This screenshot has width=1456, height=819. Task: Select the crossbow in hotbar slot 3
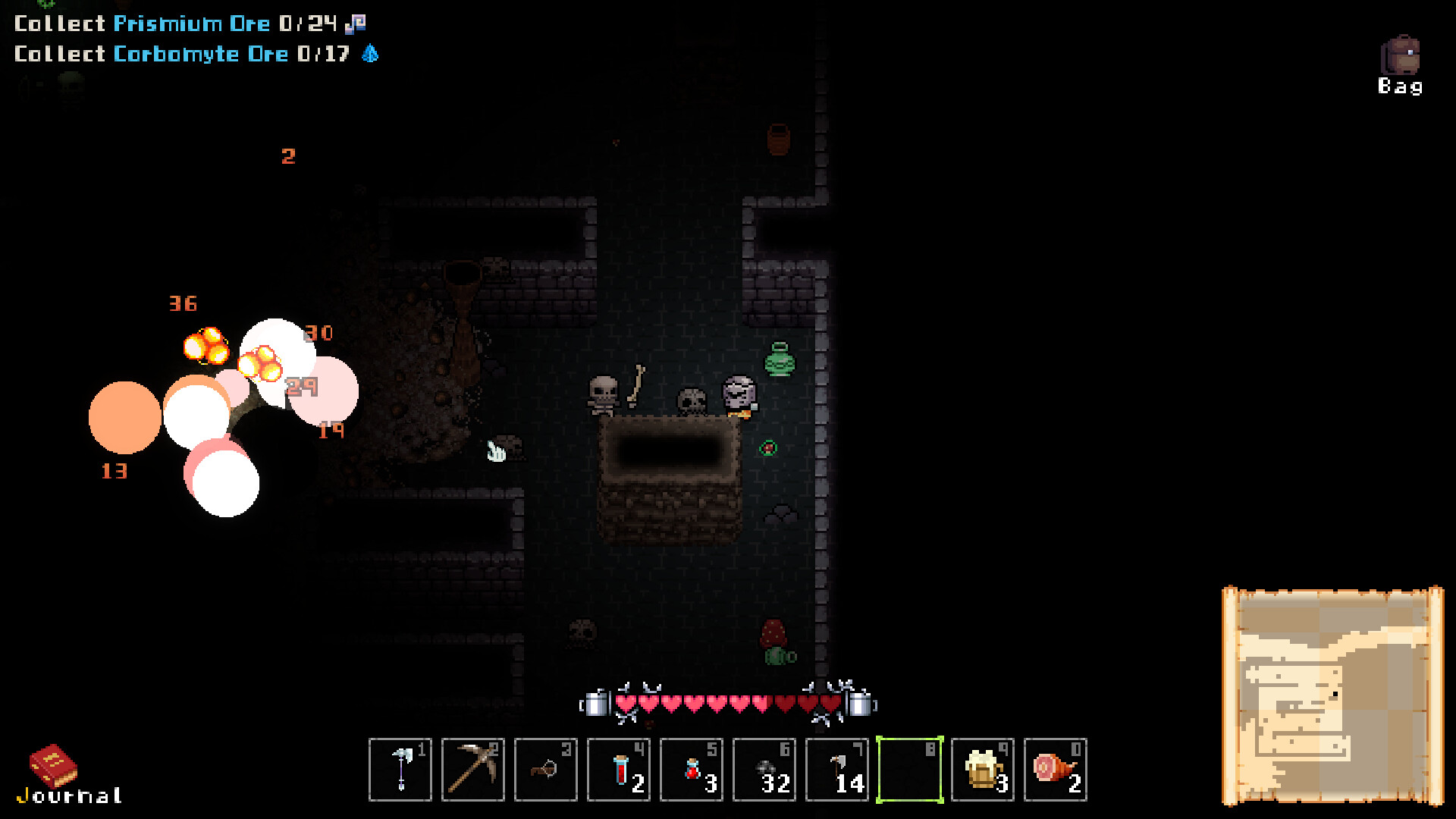click(x=545, y=770)
